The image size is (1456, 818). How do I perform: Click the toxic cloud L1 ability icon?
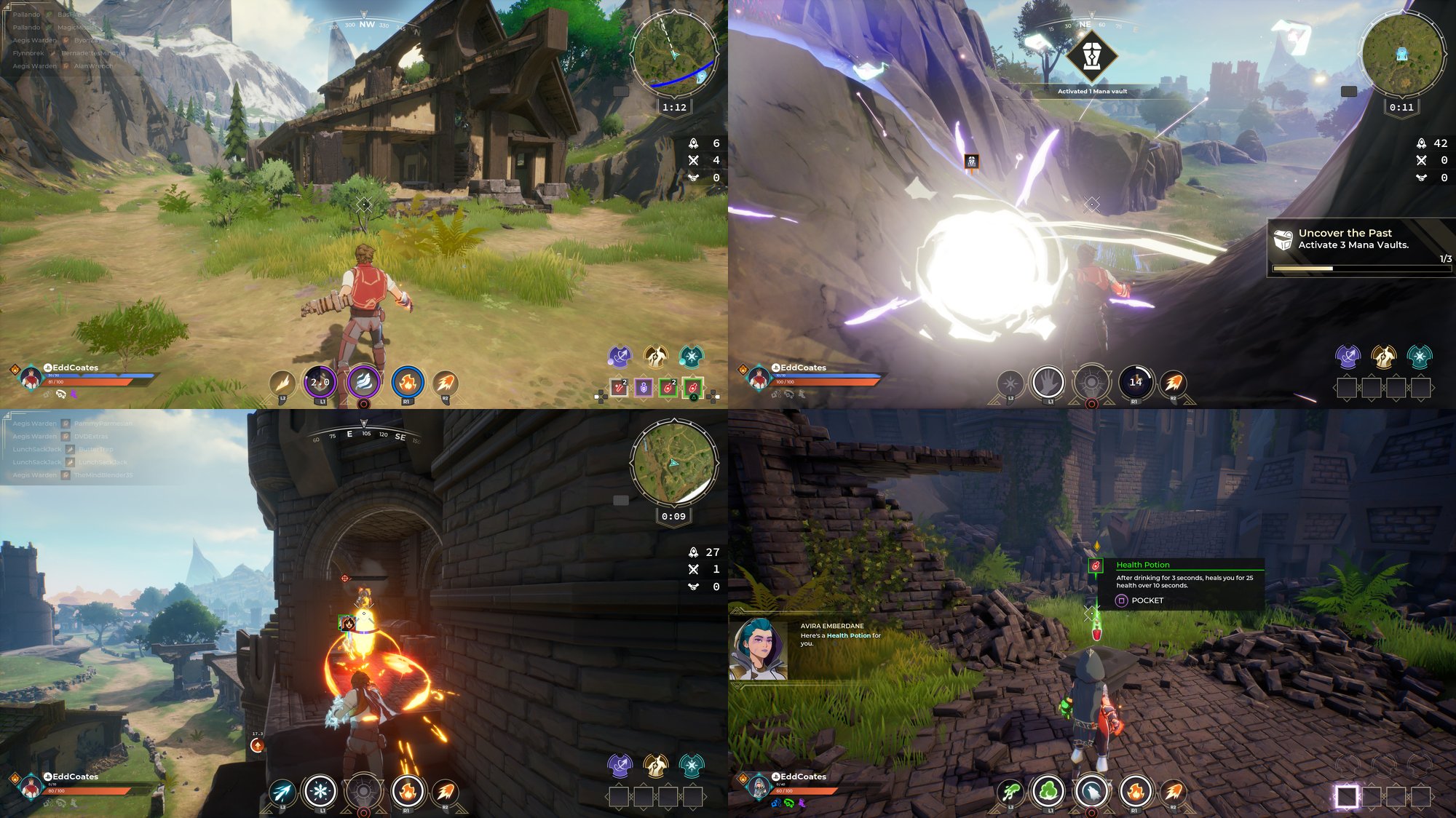(1048, 790)
